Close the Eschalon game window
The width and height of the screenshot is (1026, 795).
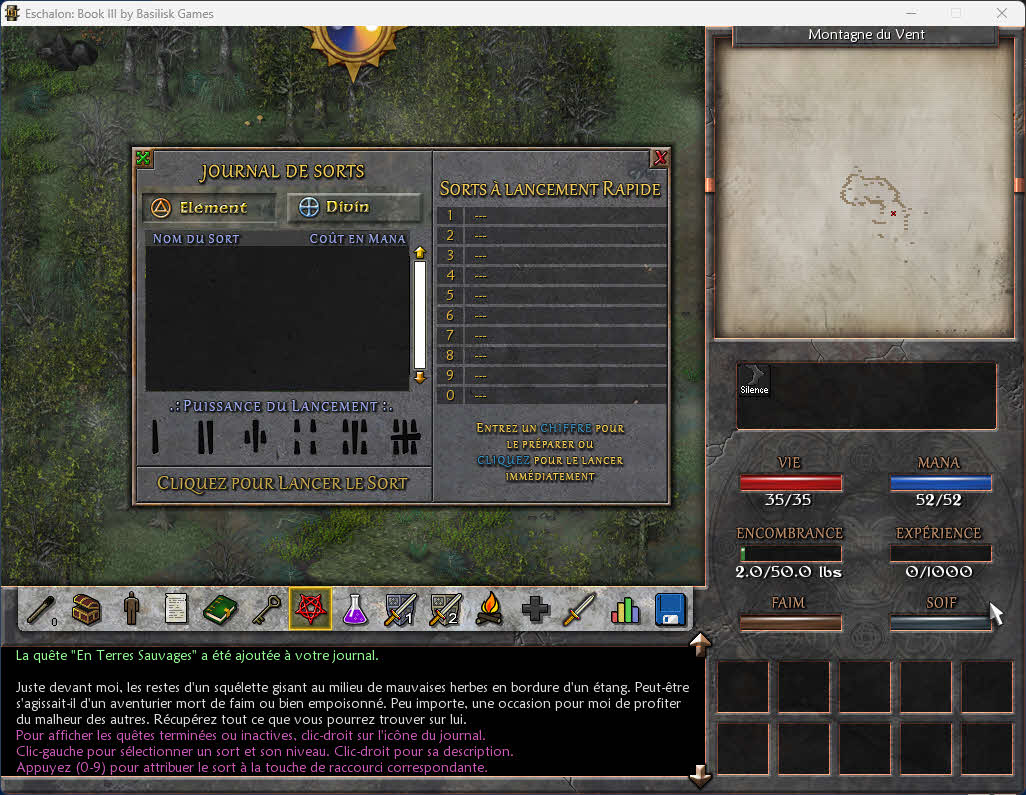point(1002,14)
